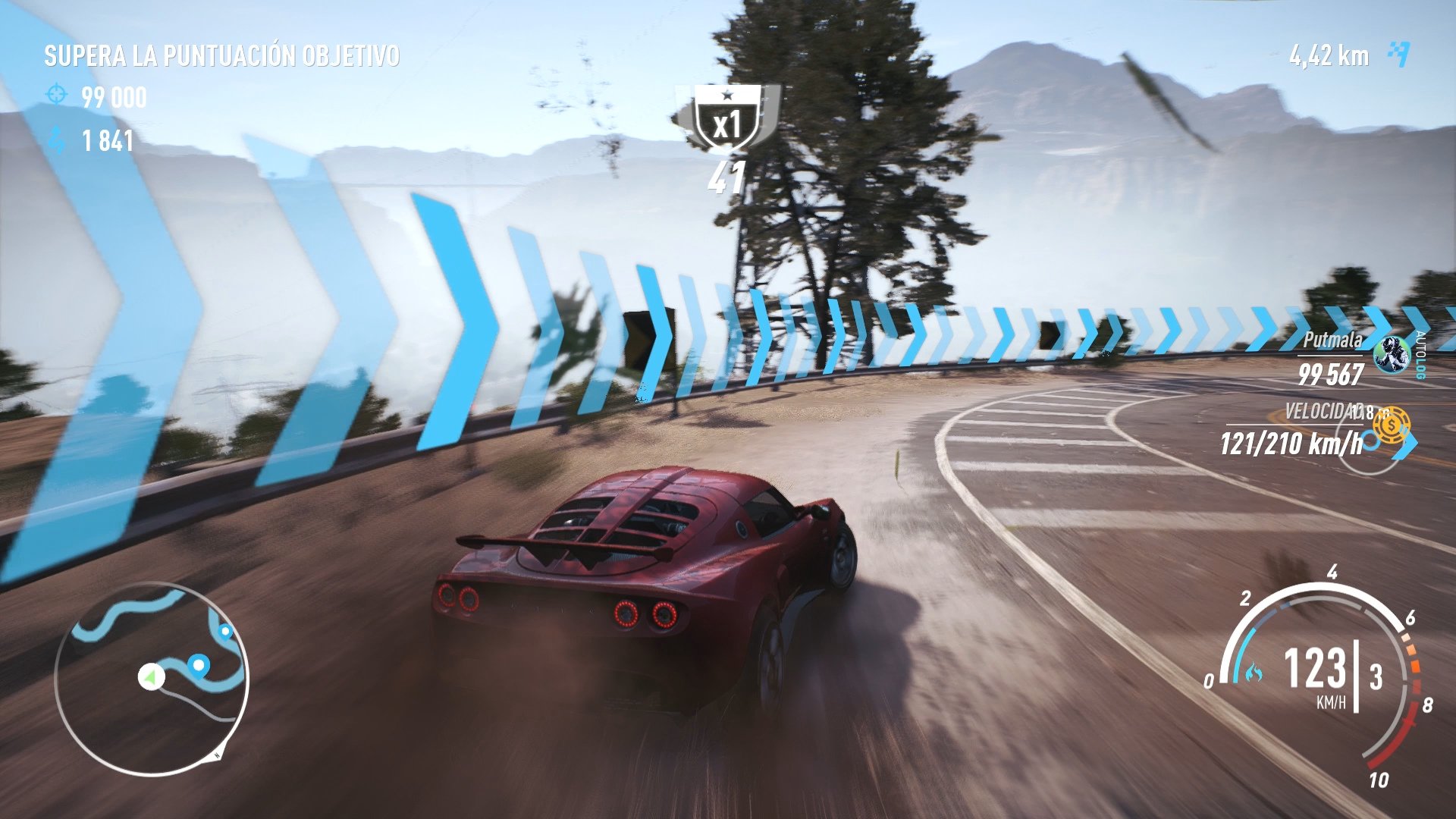Toggle the drift score counter showing 41
This screenshot has width=1456, height=819.
click(x=726, y=176)
